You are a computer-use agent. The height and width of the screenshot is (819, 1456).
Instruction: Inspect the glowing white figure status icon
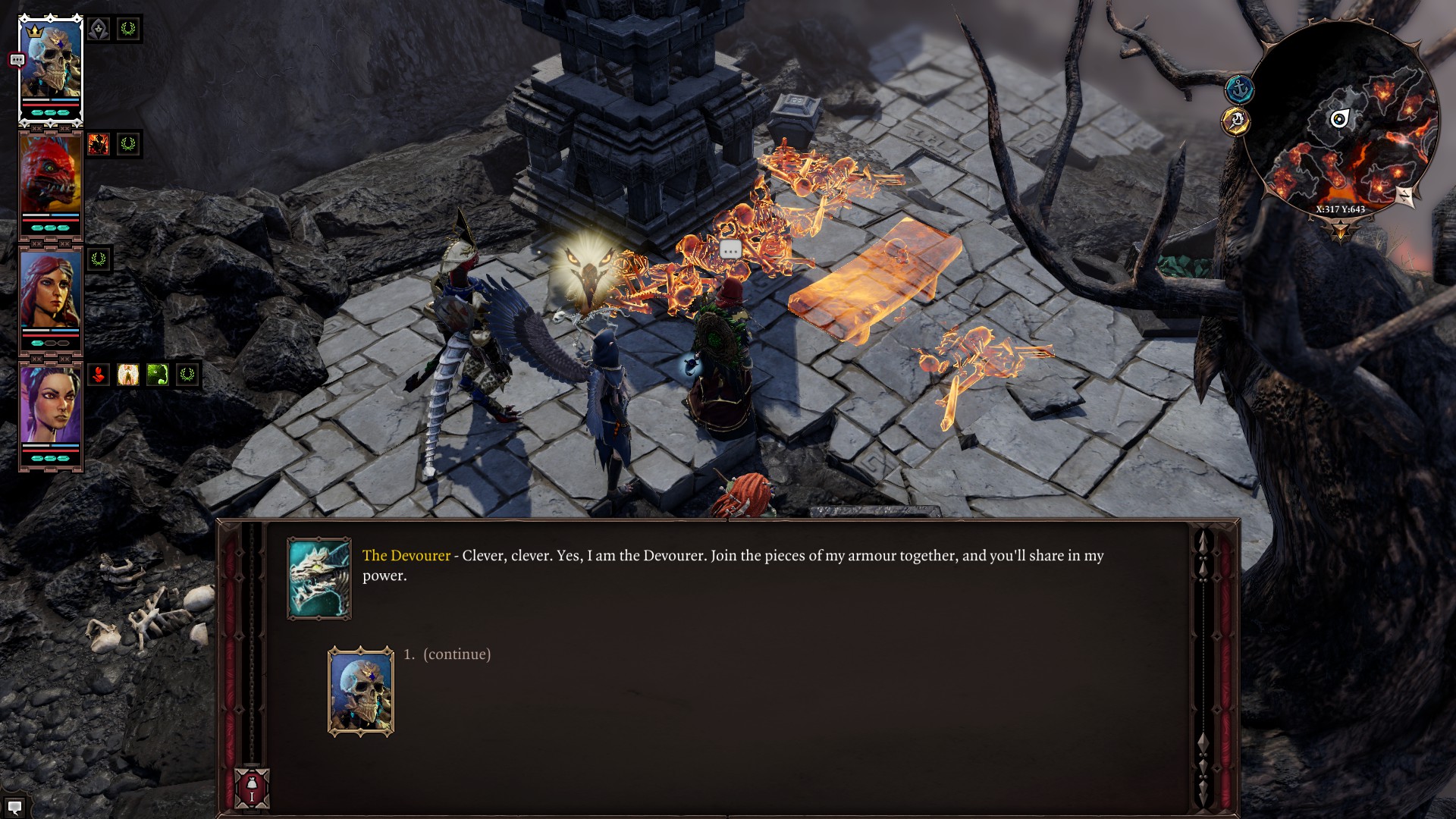click(x=128, y=375)
